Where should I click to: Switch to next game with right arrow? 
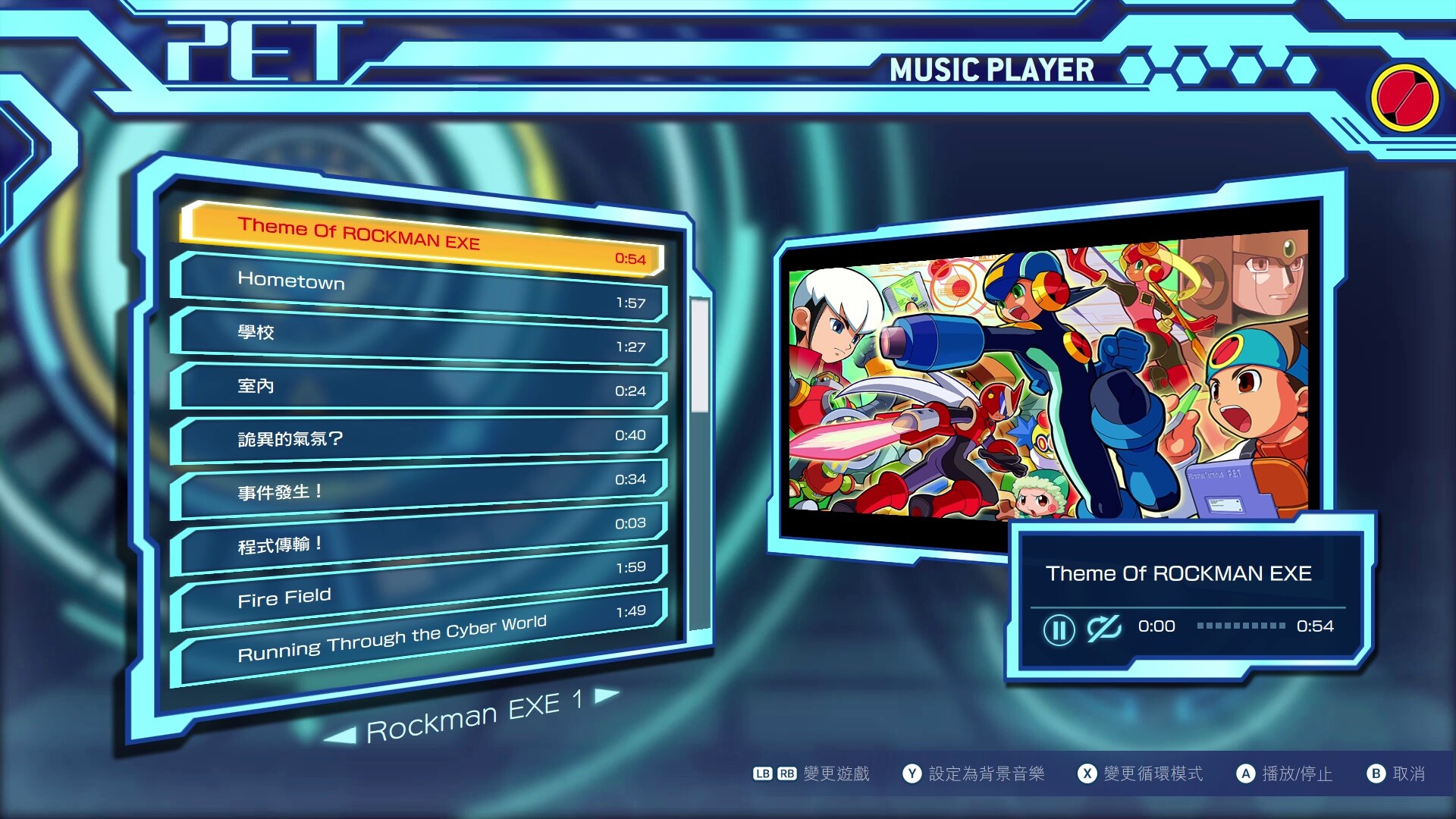coord(607,695)
